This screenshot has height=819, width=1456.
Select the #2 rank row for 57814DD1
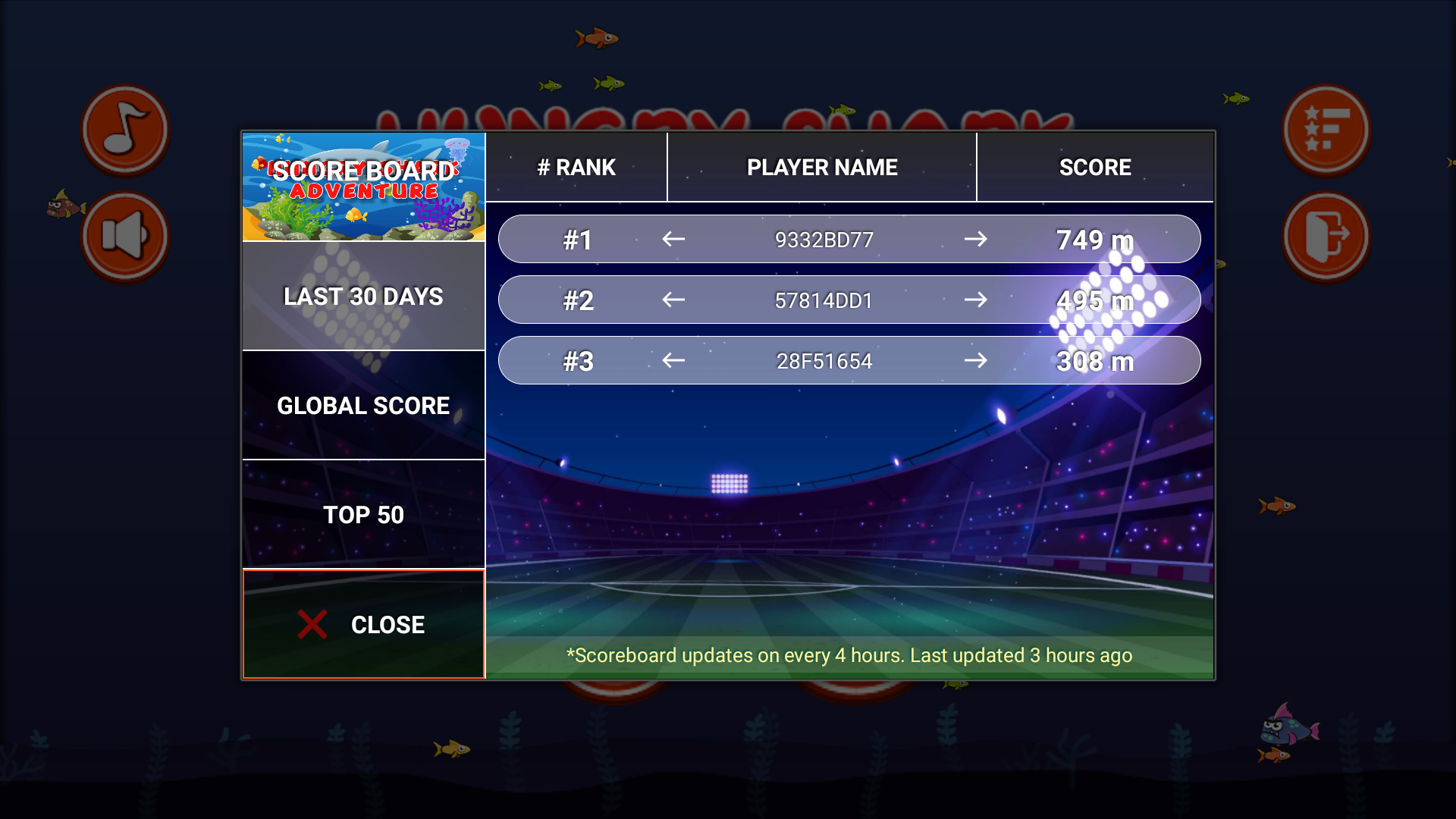click(849, 300)
